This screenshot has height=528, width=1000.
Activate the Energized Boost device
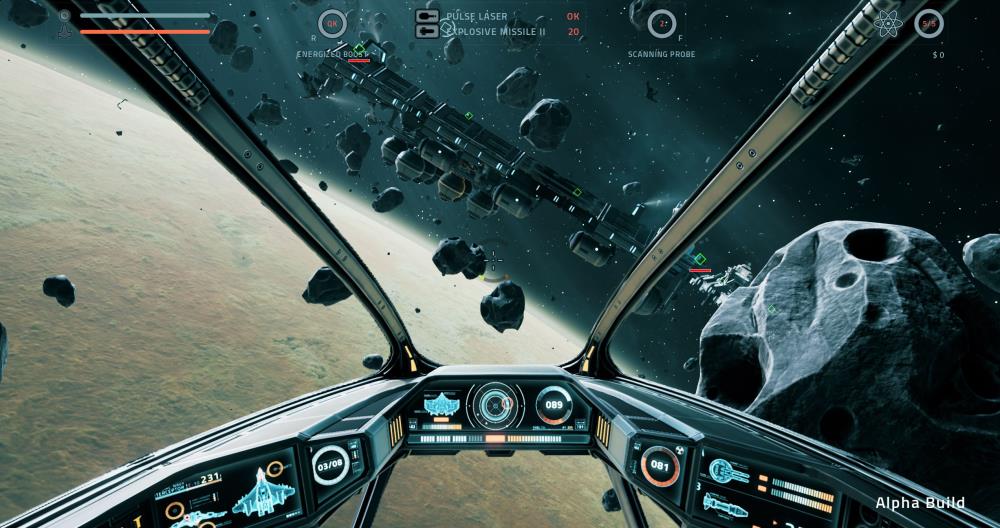(x=333, y=23)
